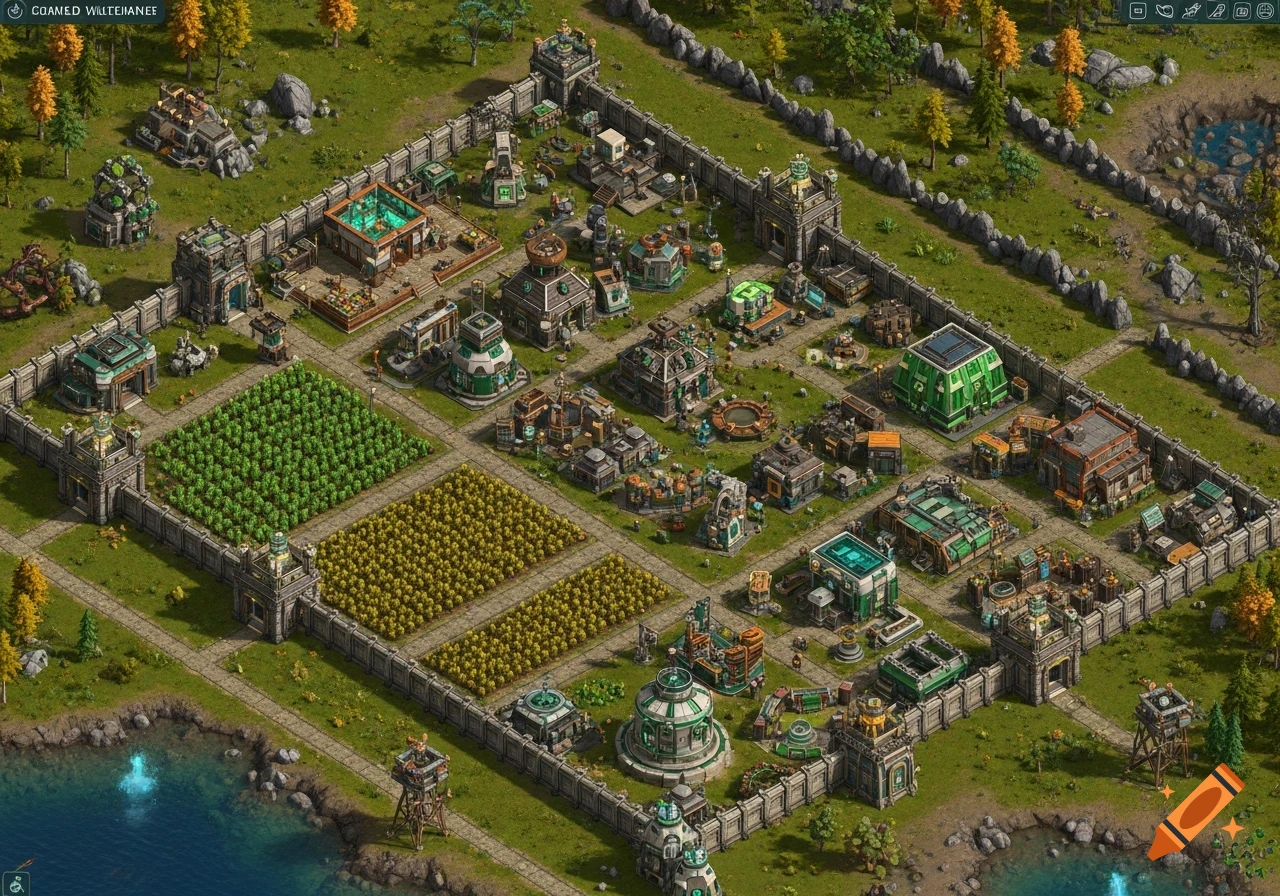The width and height of the screenshot is (1280, 896).
Task: Open the quill tool icon in the top-right toolbar
Action: click(1216, 11)
